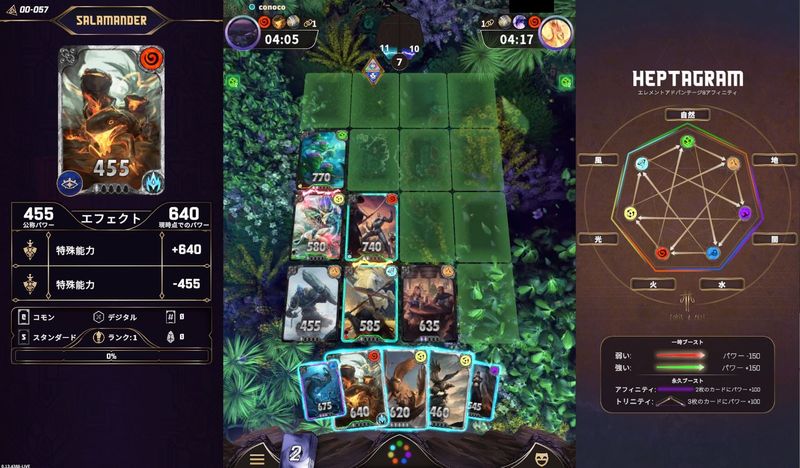Click the +640 special ability effect row
Image resolution: width=800 pixels, height=468 pixels.
coord(110,252)
